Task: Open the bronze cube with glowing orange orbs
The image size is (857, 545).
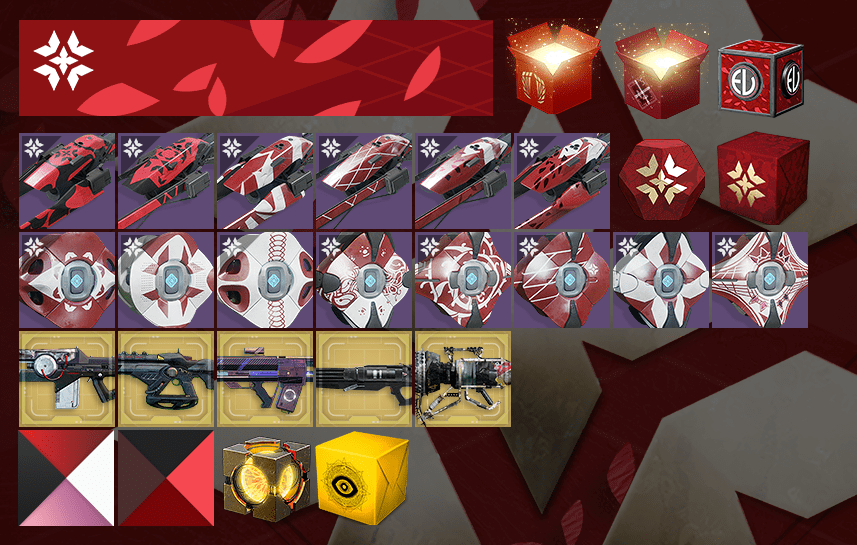Action: (x=264, y=478)
